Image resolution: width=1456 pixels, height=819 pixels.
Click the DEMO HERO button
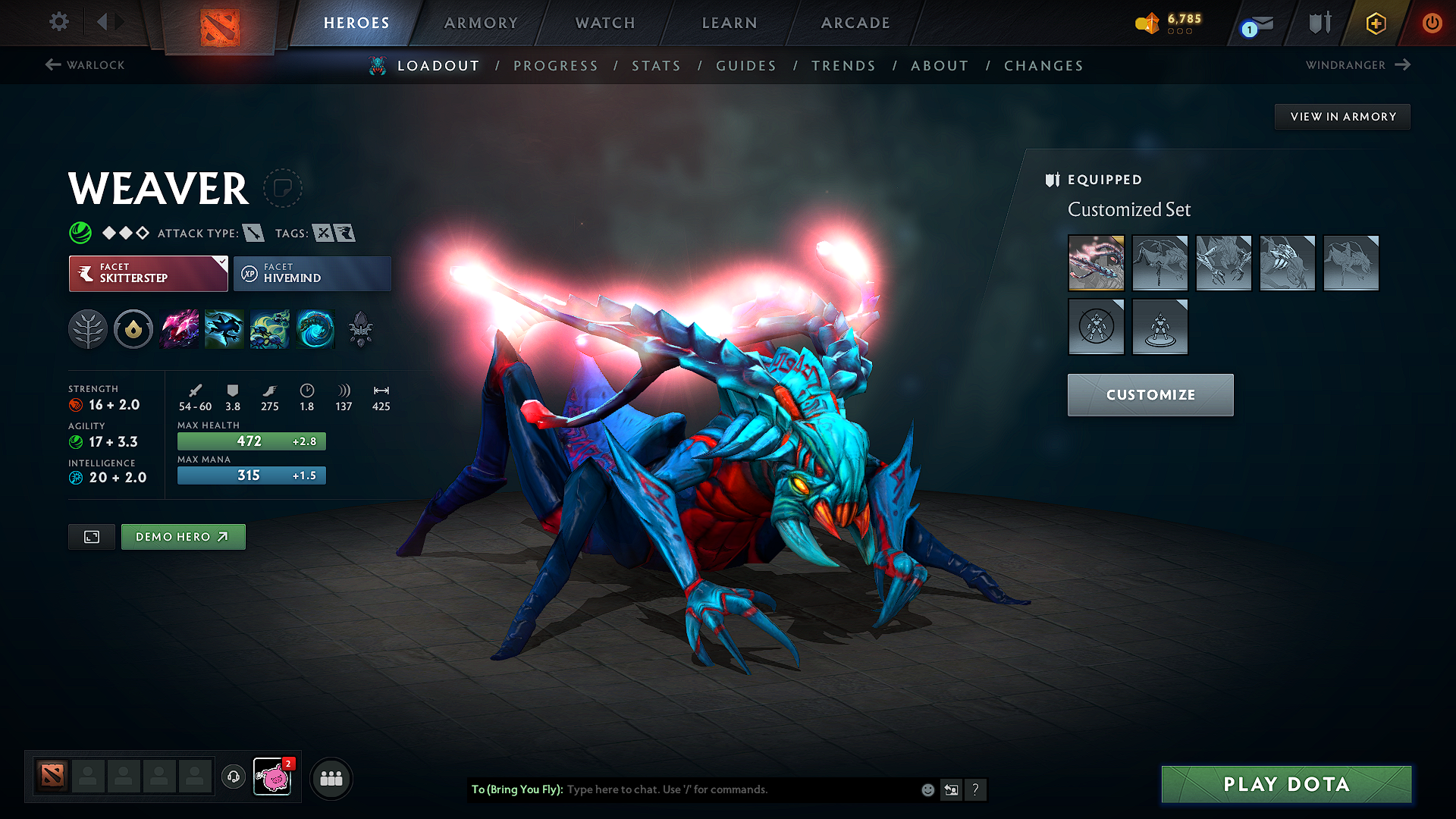[x=183, y=536]
